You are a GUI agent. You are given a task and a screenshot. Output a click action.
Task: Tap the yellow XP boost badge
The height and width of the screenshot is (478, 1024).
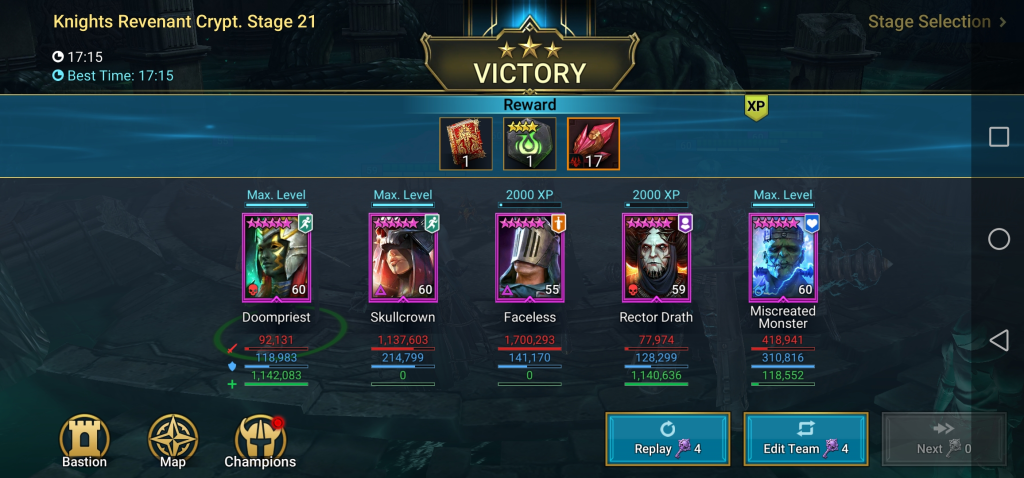pos(755,107)
